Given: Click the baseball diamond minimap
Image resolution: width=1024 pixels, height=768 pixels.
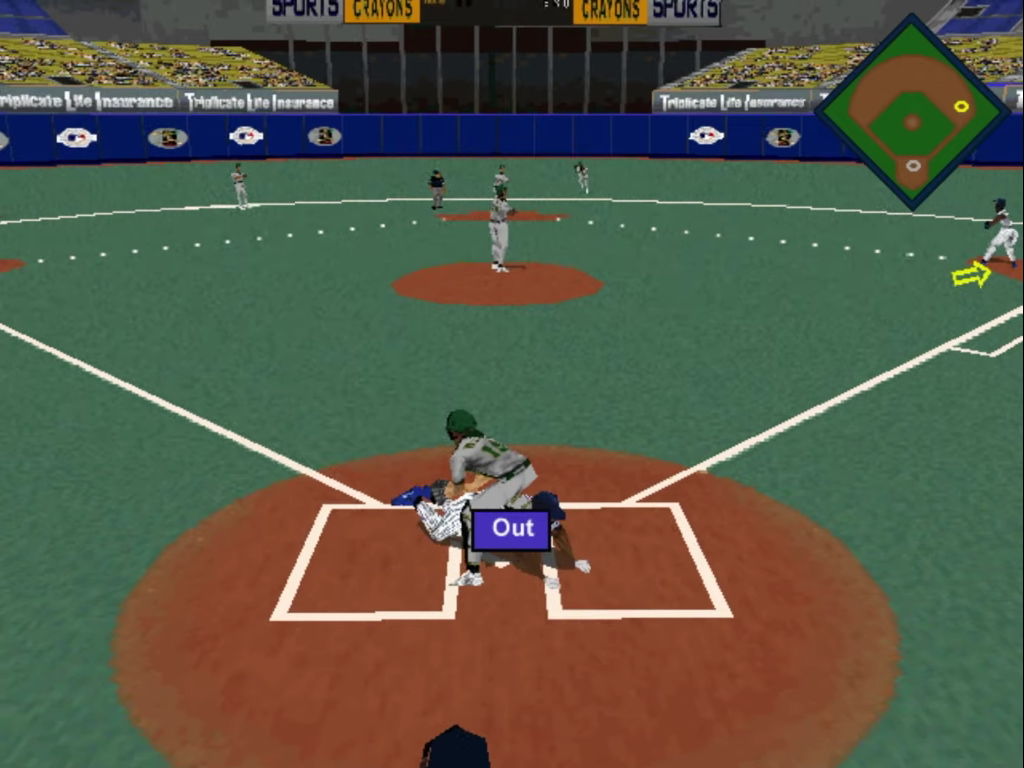Looking at the screenshot, I should [912, 112].
